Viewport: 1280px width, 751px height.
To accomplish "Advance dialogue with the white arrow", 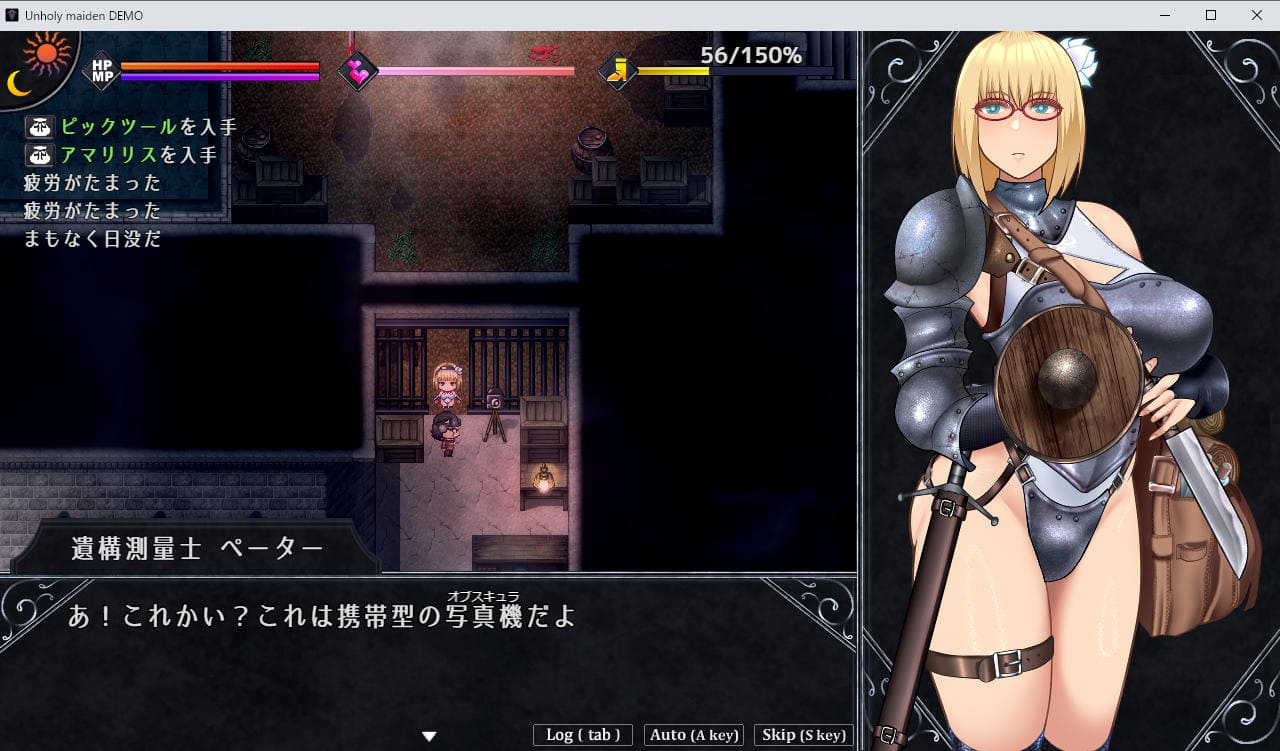I will (x=429, y=736).
